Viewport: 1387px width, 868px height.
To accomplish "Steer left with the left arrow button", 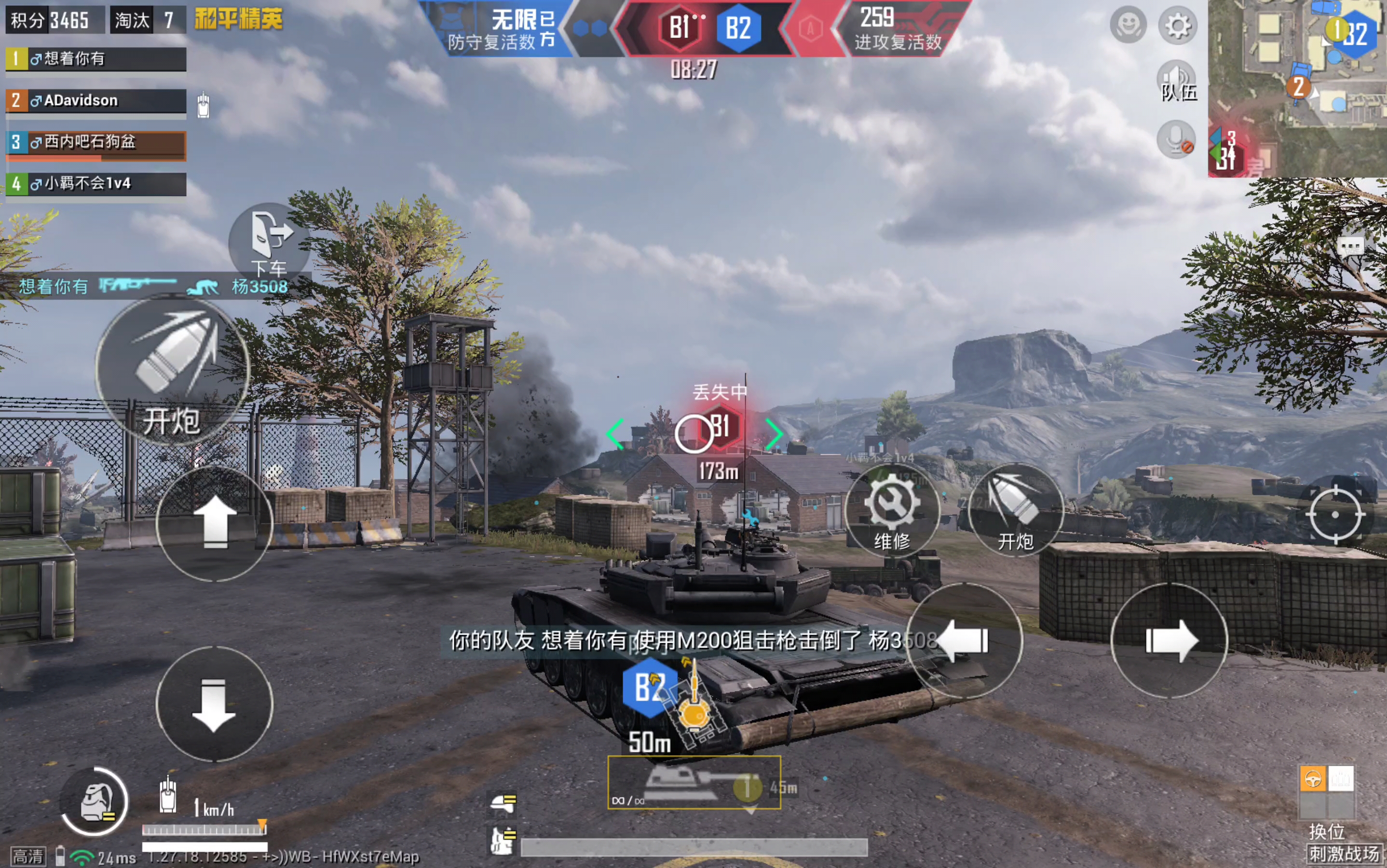I will 965,640.
